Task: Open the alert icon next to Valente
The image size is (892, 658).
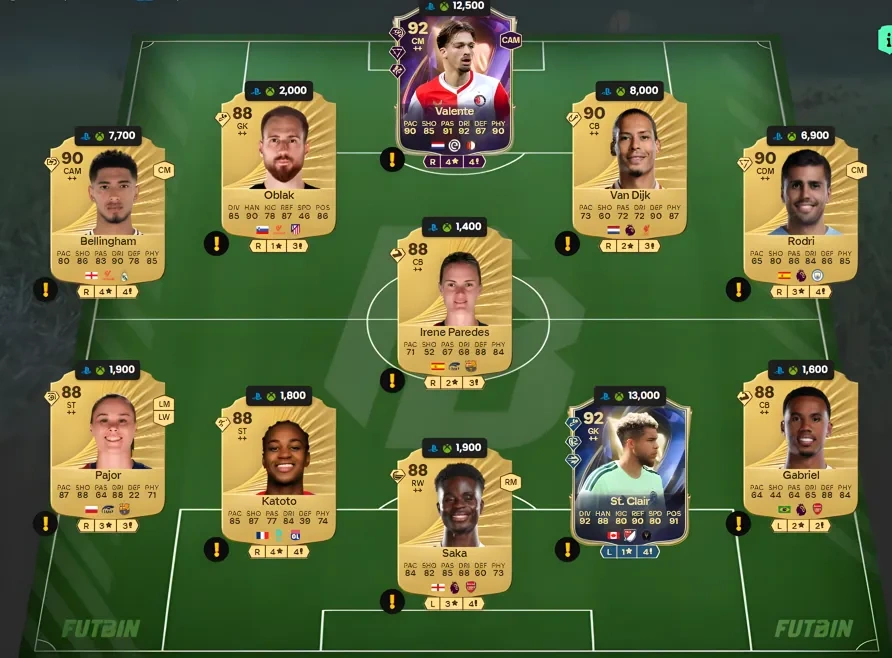Action: (x=391, y=159)
